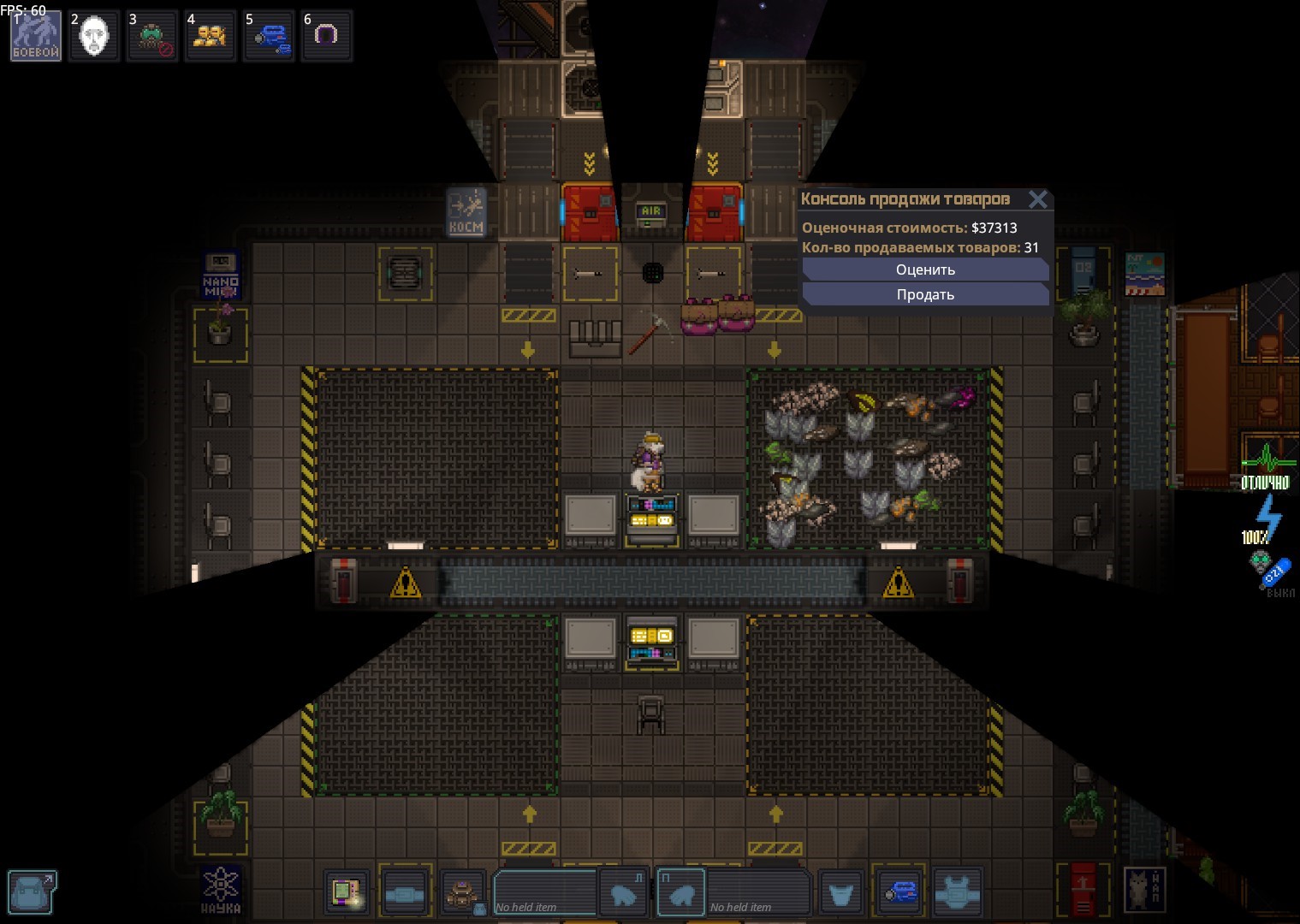Sell the goods with the Продать button
This screenshot has height=924, width=1300.
[925, 294]
